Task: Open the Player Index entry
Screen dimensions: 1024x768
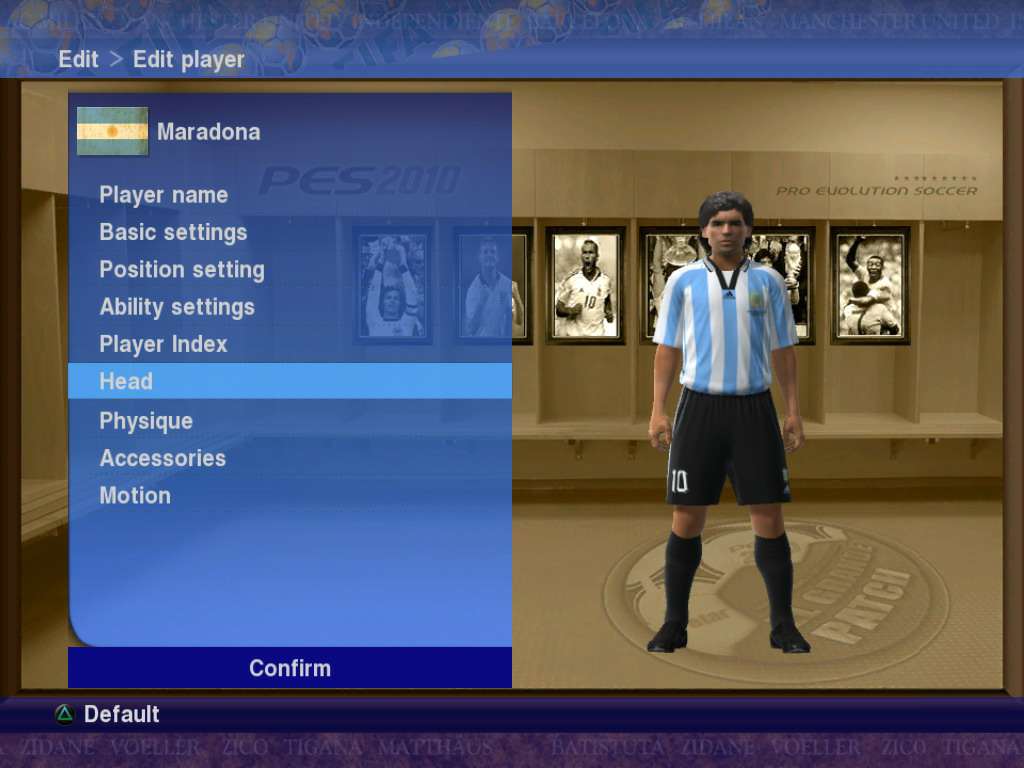Action: 163,344
